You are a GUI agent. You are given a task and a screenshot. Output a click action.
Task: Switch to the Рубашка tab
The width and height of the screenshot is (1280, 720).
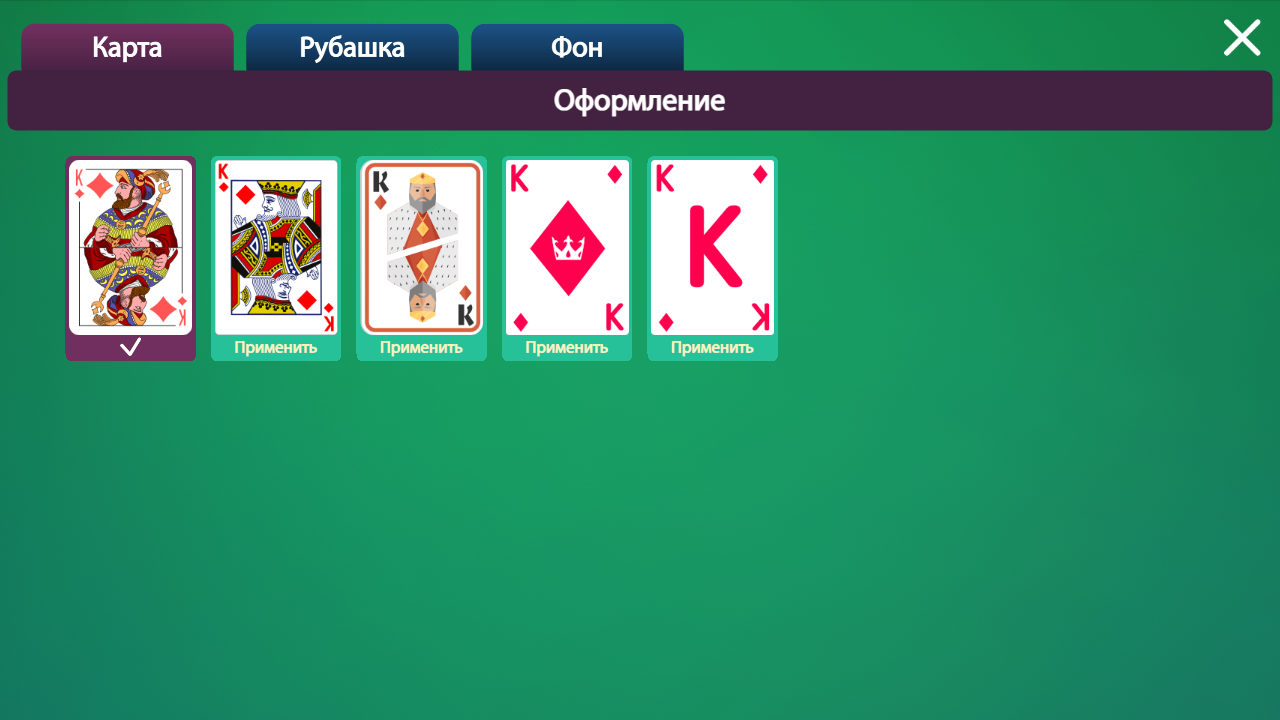pyautogui.click(x=352, y=47)
